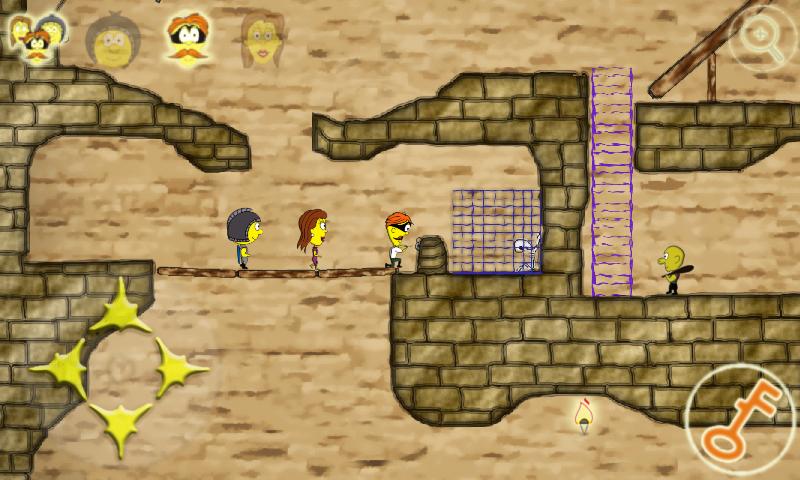Select the long-haired woman character portrait

coord(260,38)
